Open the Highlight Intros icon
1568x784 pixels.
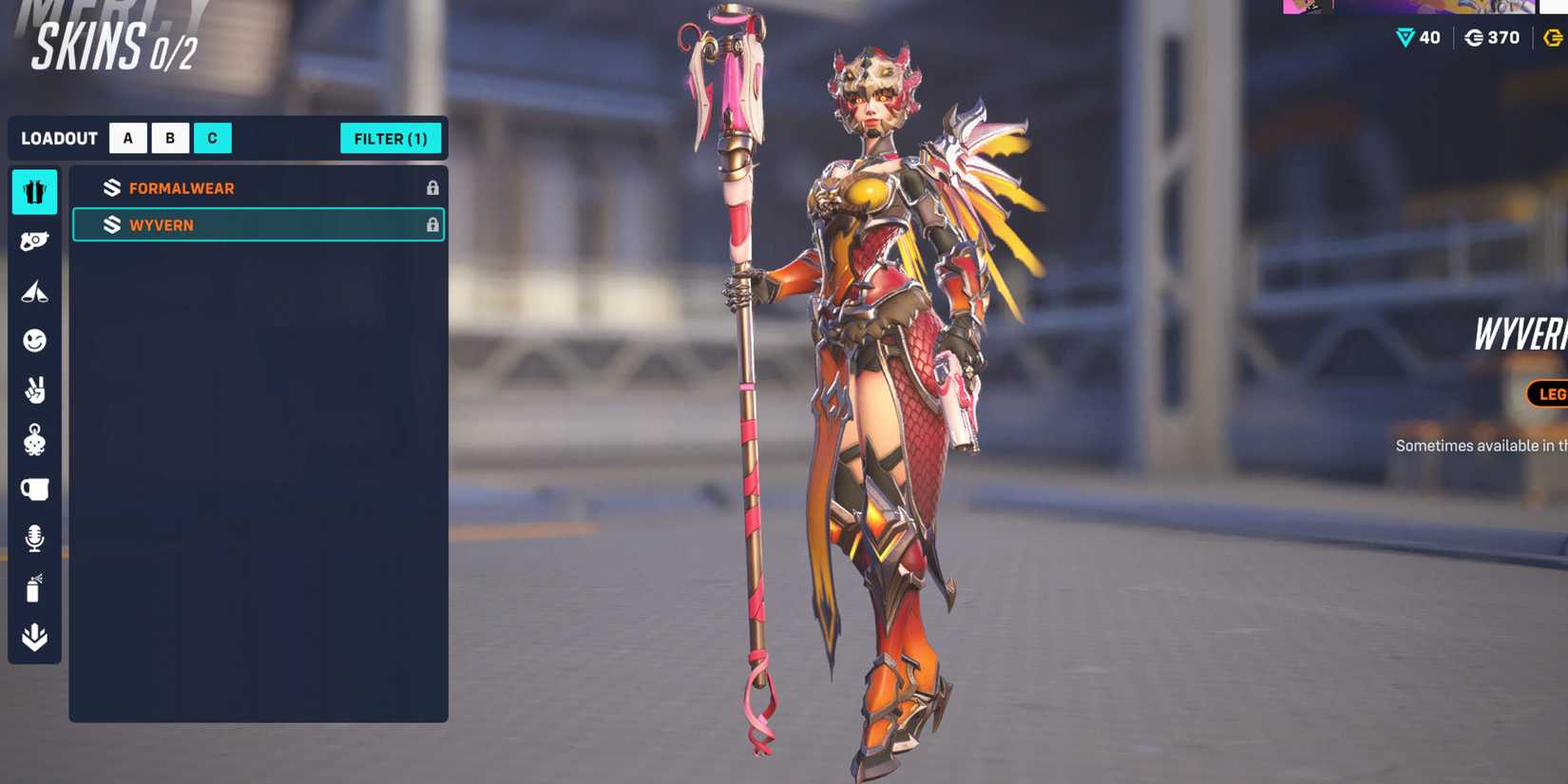34,291
